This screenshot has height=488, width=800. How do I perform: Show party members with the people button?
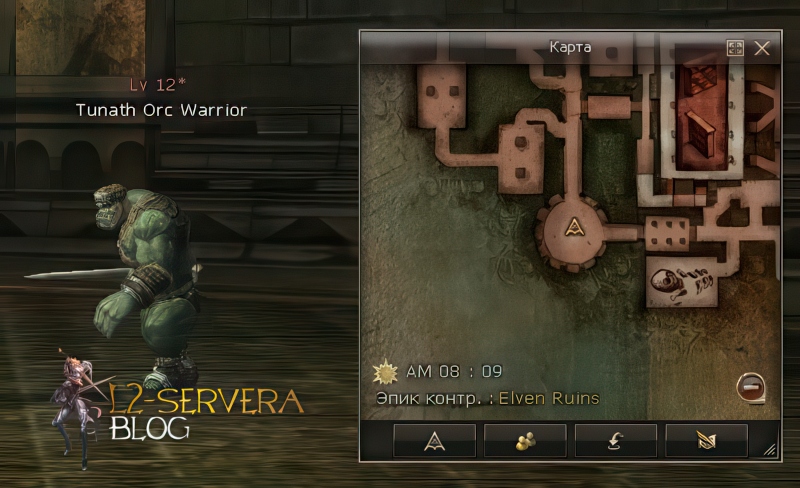click(525, 440)
